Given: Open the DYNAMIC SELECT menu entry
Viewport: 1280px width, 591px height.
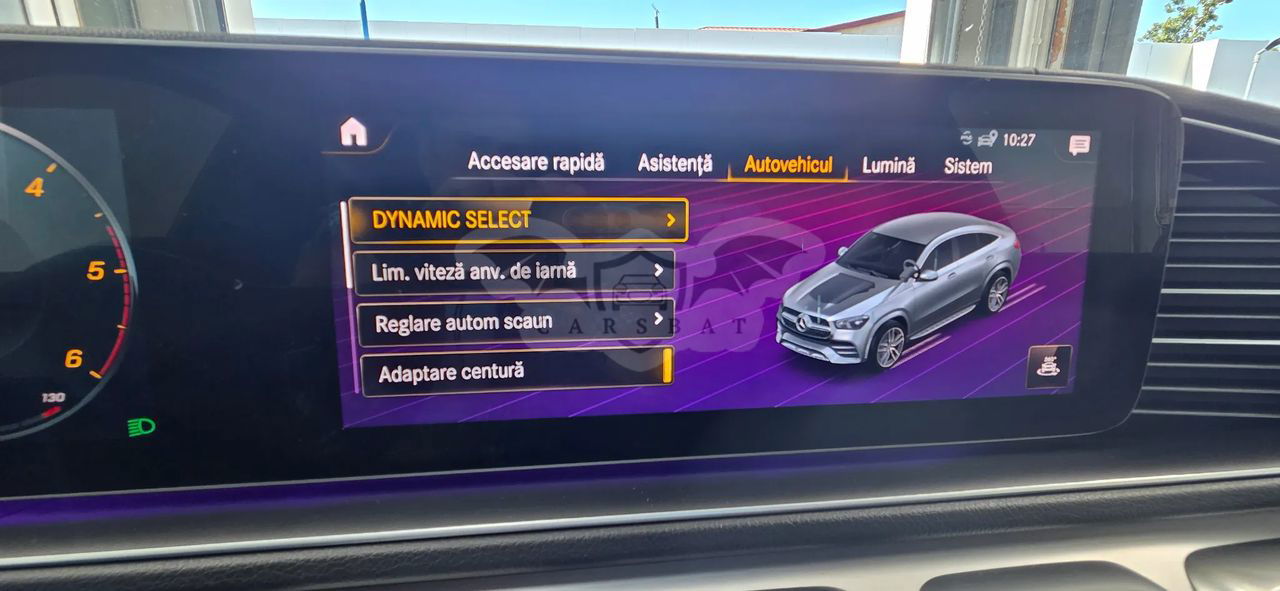Looking at the screenshot, I should 518,220.
